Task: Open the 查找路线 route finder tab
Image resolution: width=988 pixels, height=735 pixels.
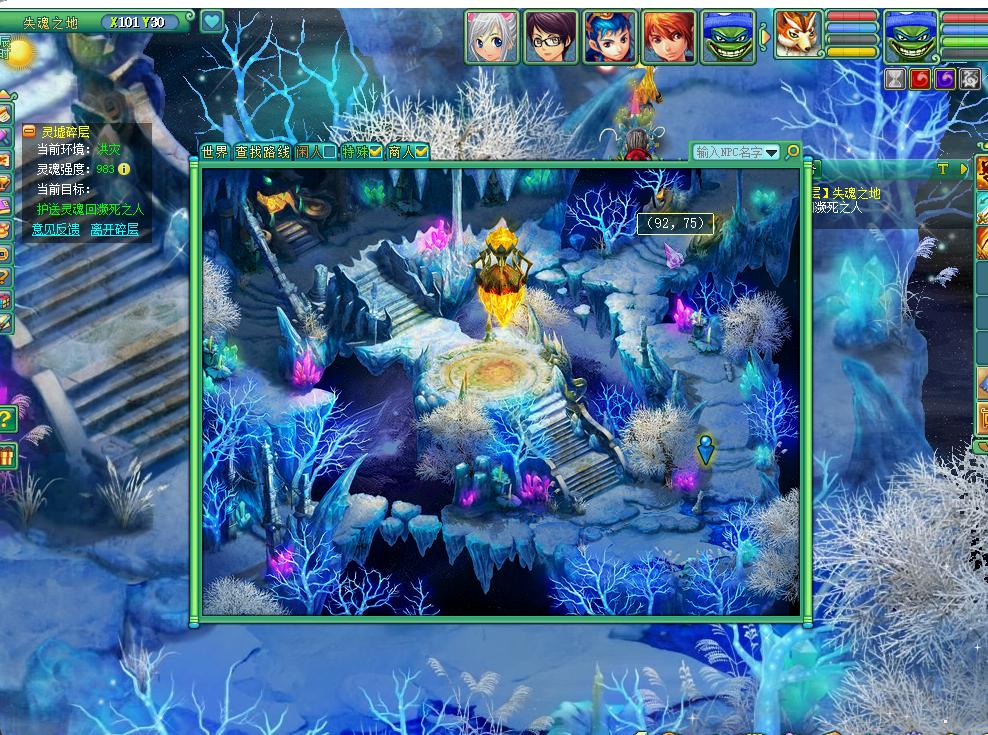Action: (x=262, y=152)
